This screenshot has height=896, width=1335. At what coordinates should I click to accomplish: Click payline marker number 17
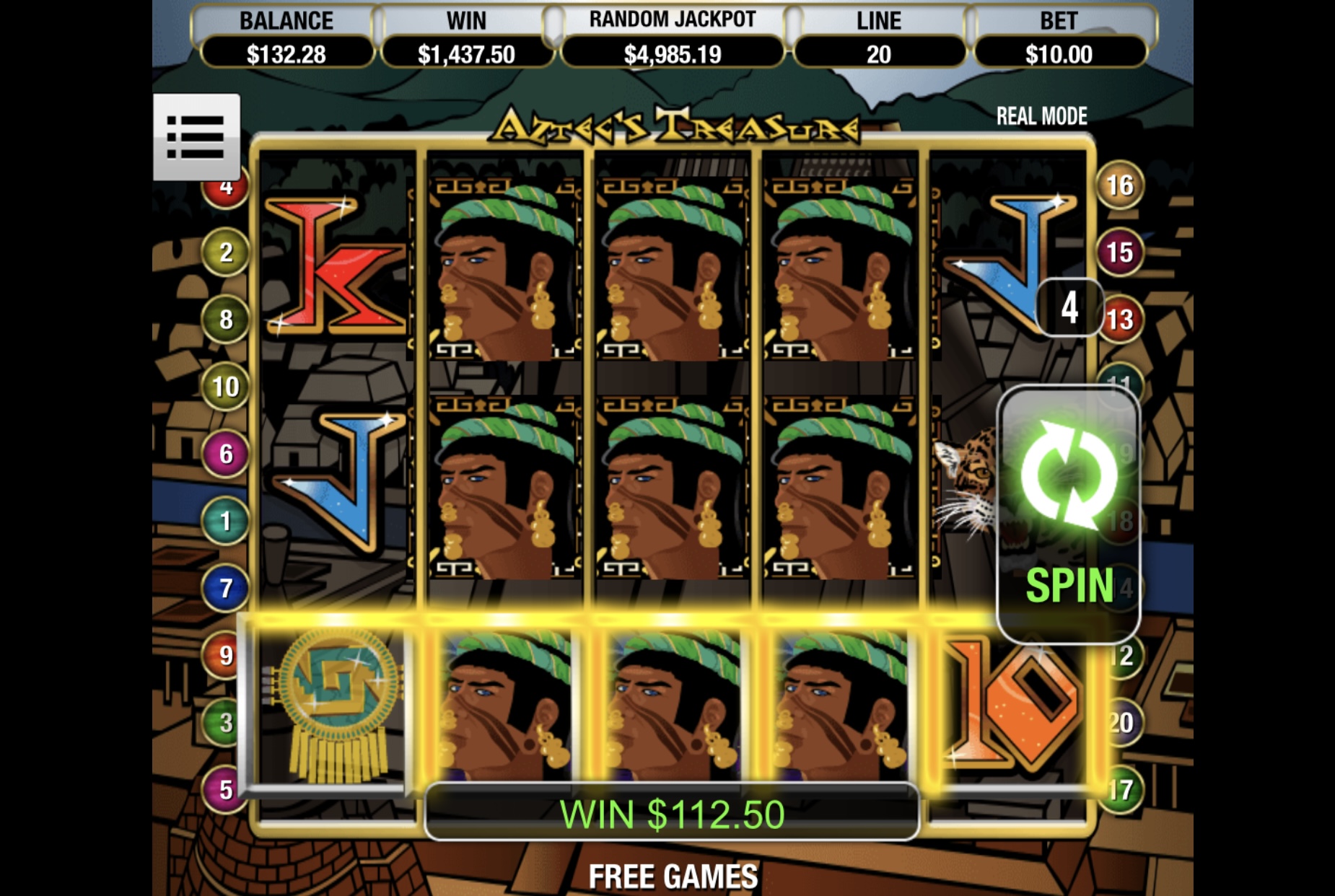coord(1121,789)
